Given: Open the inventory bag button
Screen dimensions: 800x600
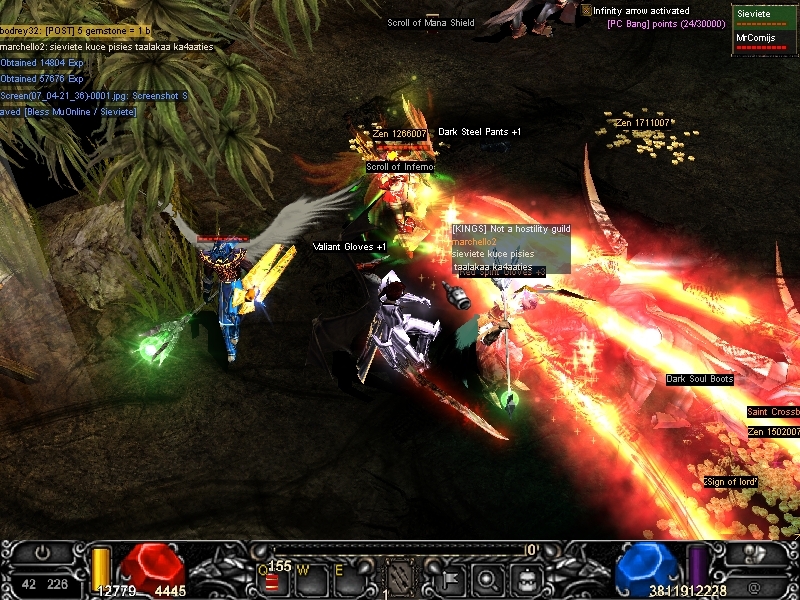Looking at the screenshot, I should (x=527, y=576).
